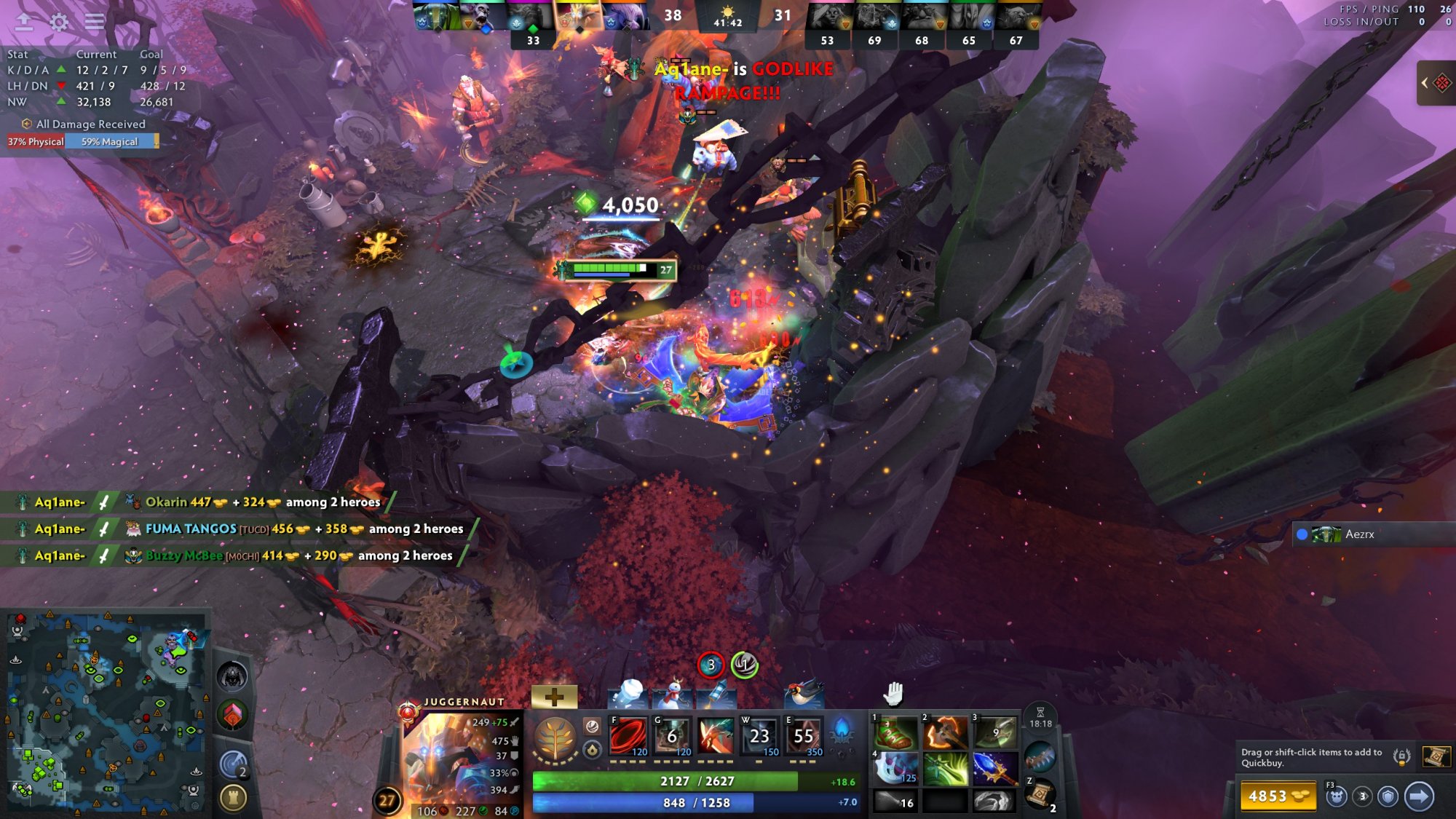
Task: Open the hamburger scoreboard menu
Action: (x=95, y=22)
